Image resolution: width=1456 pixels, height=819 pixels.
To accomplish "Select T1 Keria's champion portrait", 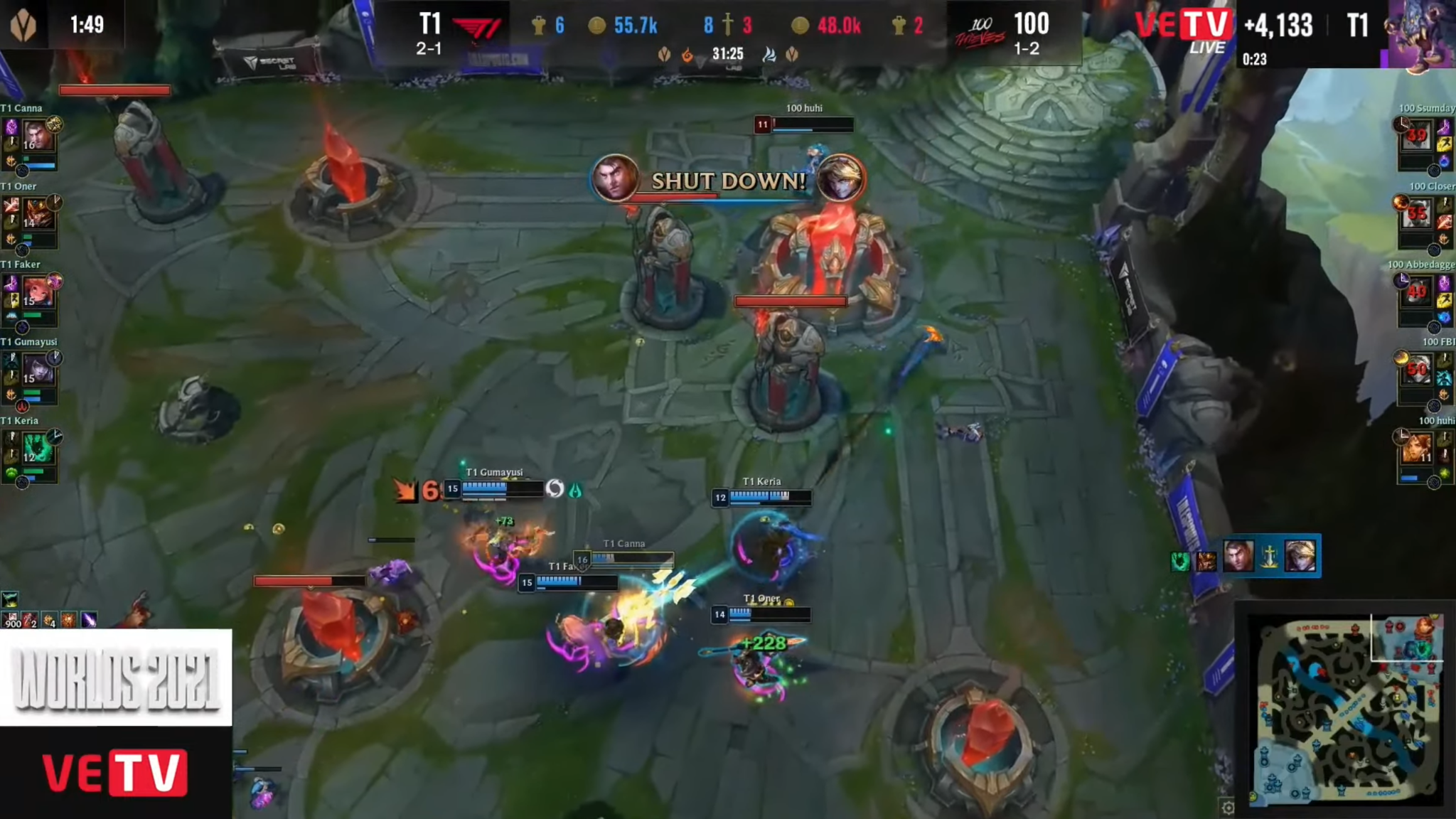I will pos(38,448).
